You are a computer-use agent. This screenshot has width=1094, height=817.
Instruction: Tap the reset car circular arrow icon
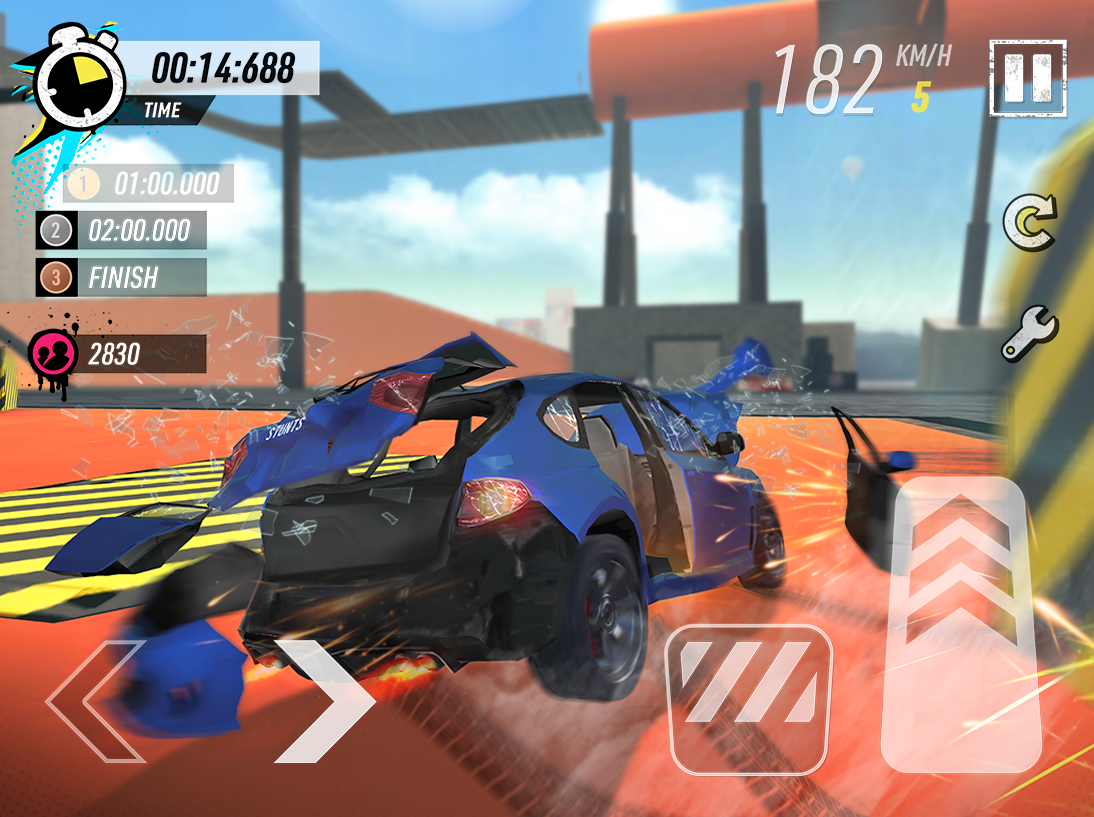click(x=1030, y=223)
